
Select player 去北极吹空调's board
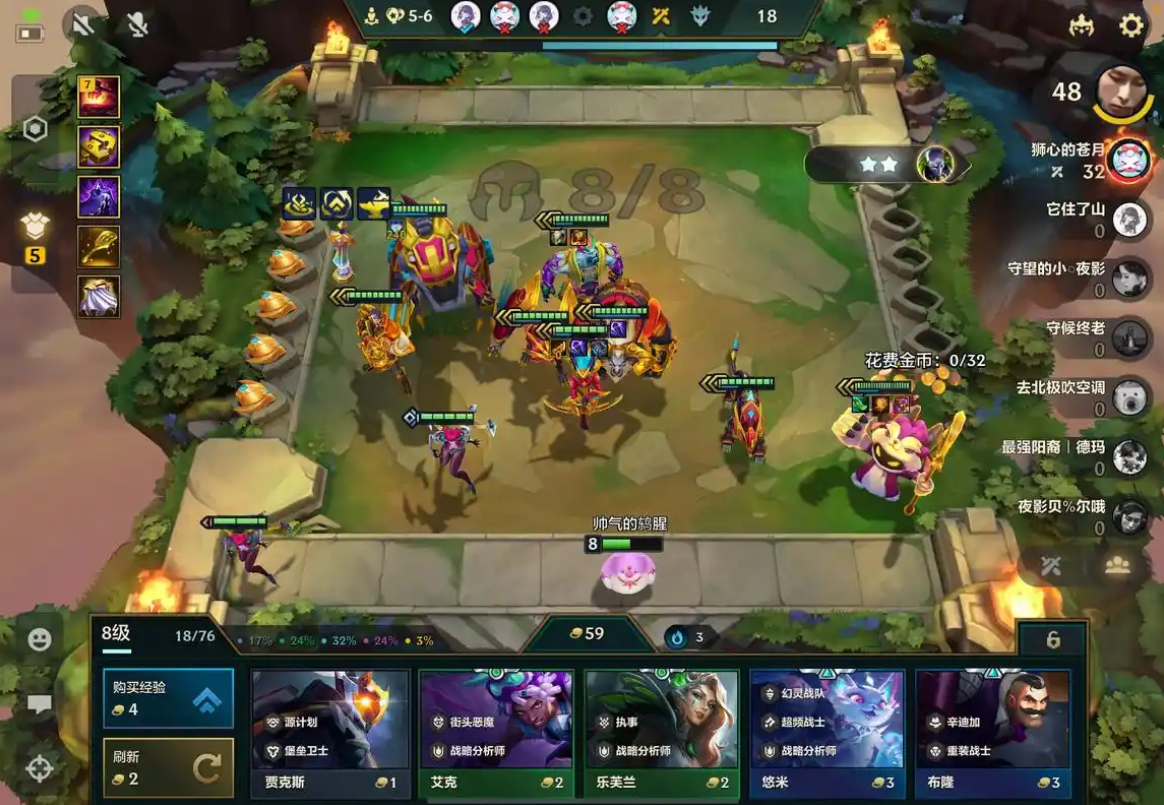[1129, 397]
